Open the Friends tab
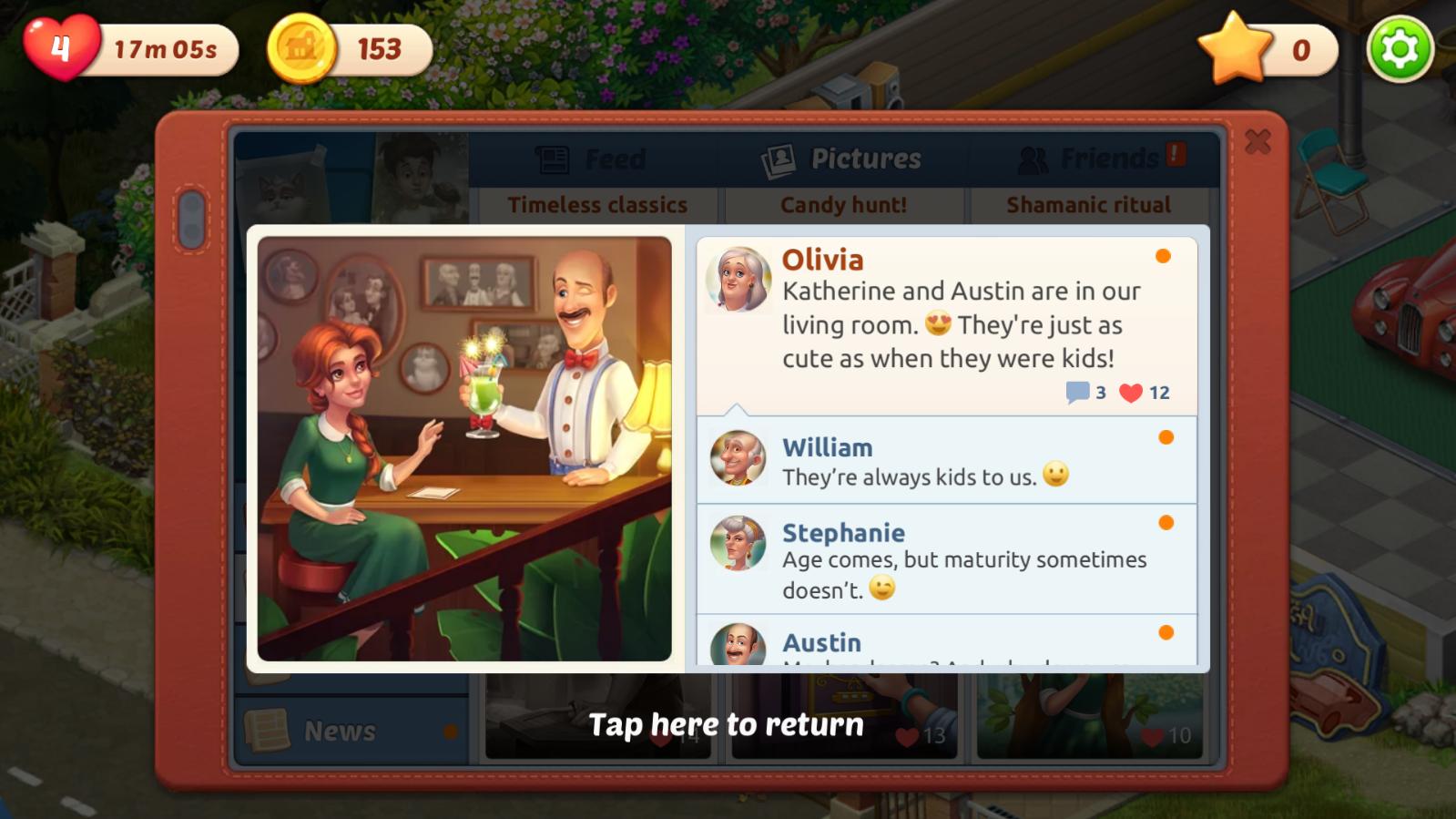This screenshot has height=819, width=1456. click(1093, 159)
